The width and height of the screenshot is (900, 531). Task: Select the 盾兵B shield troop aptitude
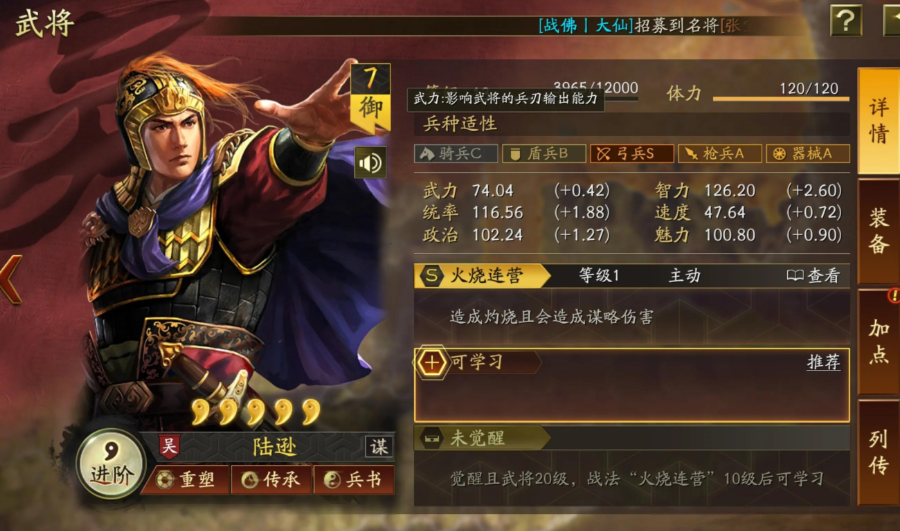(543, 154)
